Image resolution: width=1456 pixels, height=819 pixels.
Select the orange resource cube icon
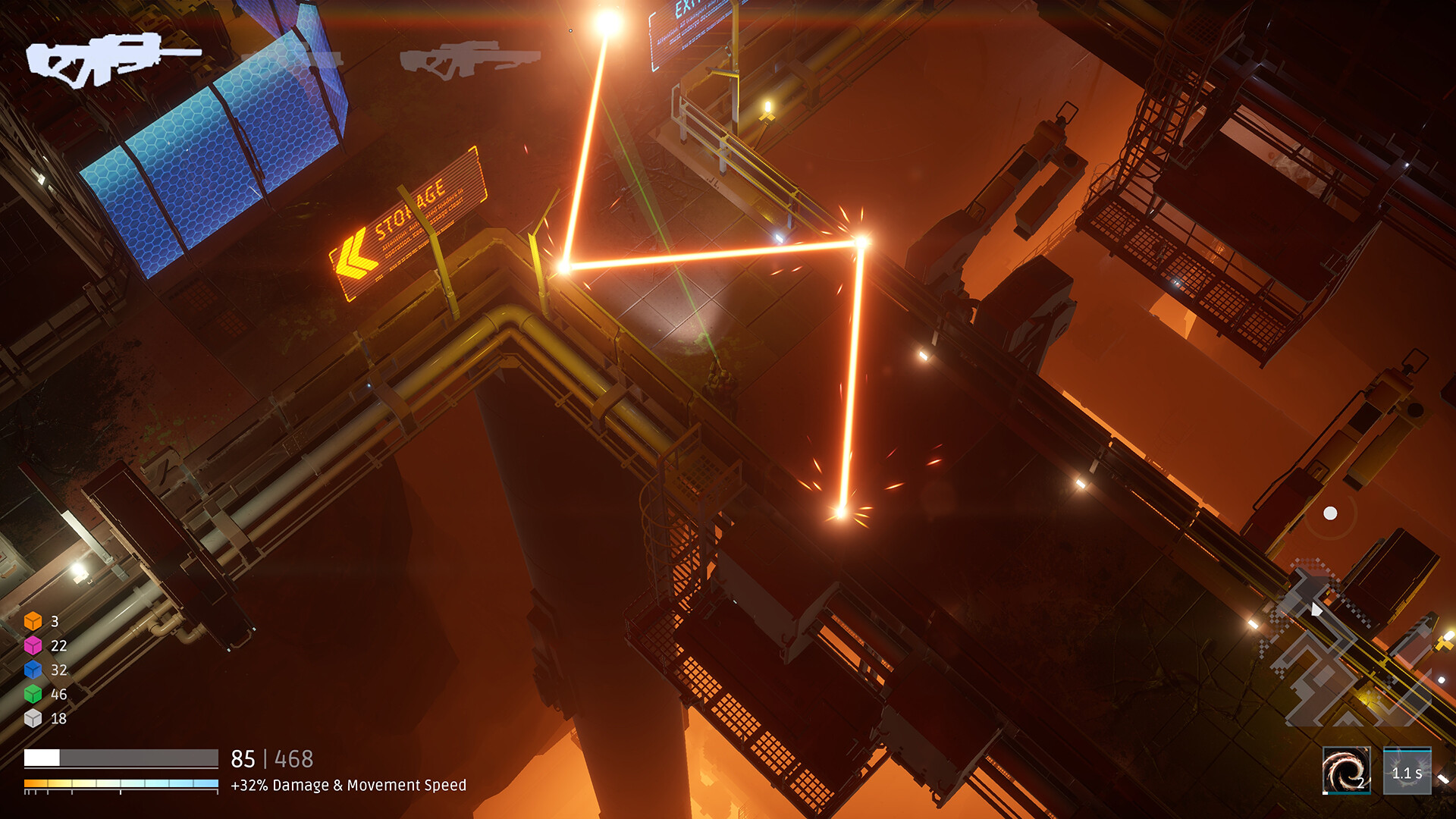pos(33,621)
